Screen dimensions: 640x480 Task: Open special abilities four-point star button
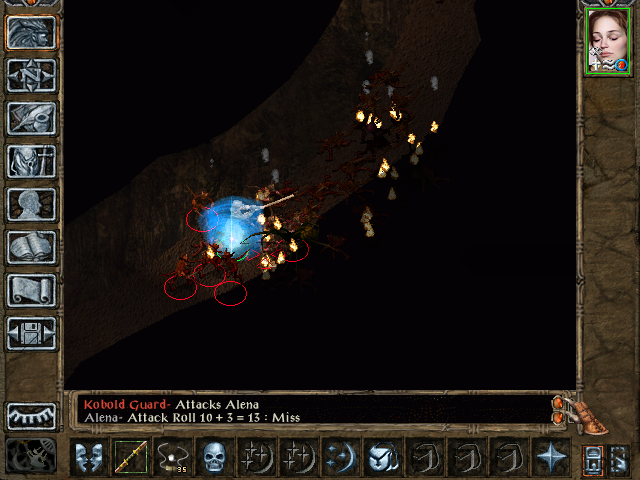(549, 457)
